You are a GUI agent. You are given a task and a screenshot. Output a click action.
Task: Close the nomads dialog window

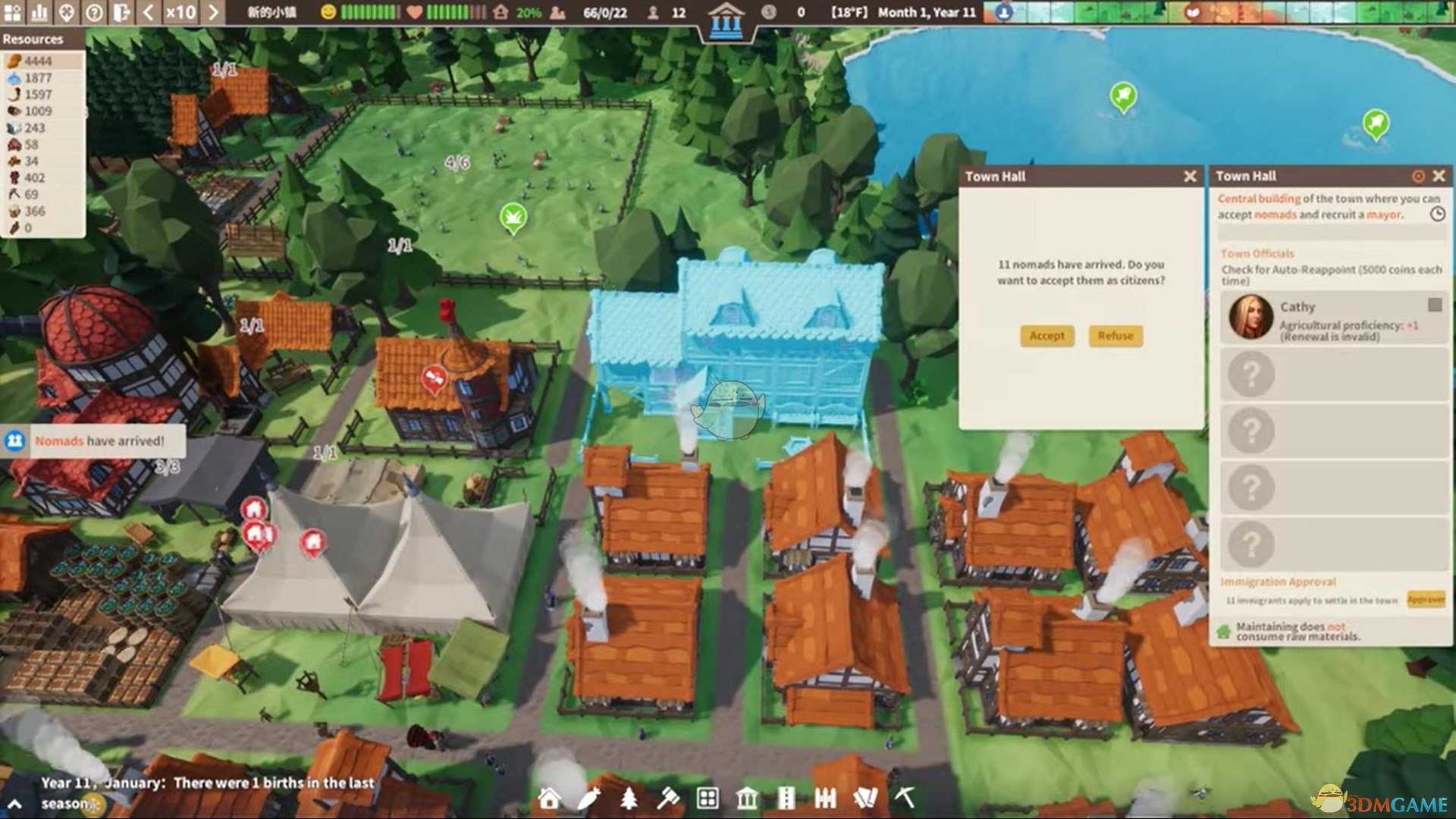(x=1190, y=177)
